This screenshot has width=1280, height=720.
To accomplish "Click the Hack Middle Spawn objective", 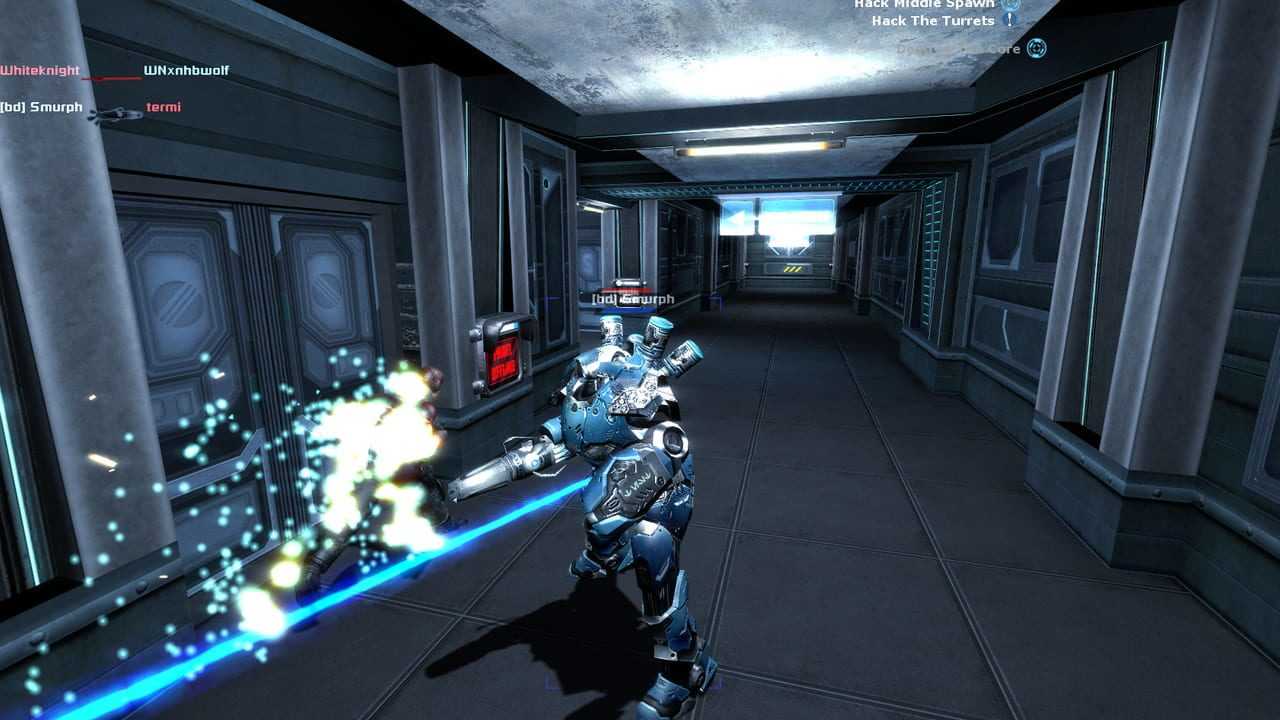I will pyautogui.click(x=923, y=4).
